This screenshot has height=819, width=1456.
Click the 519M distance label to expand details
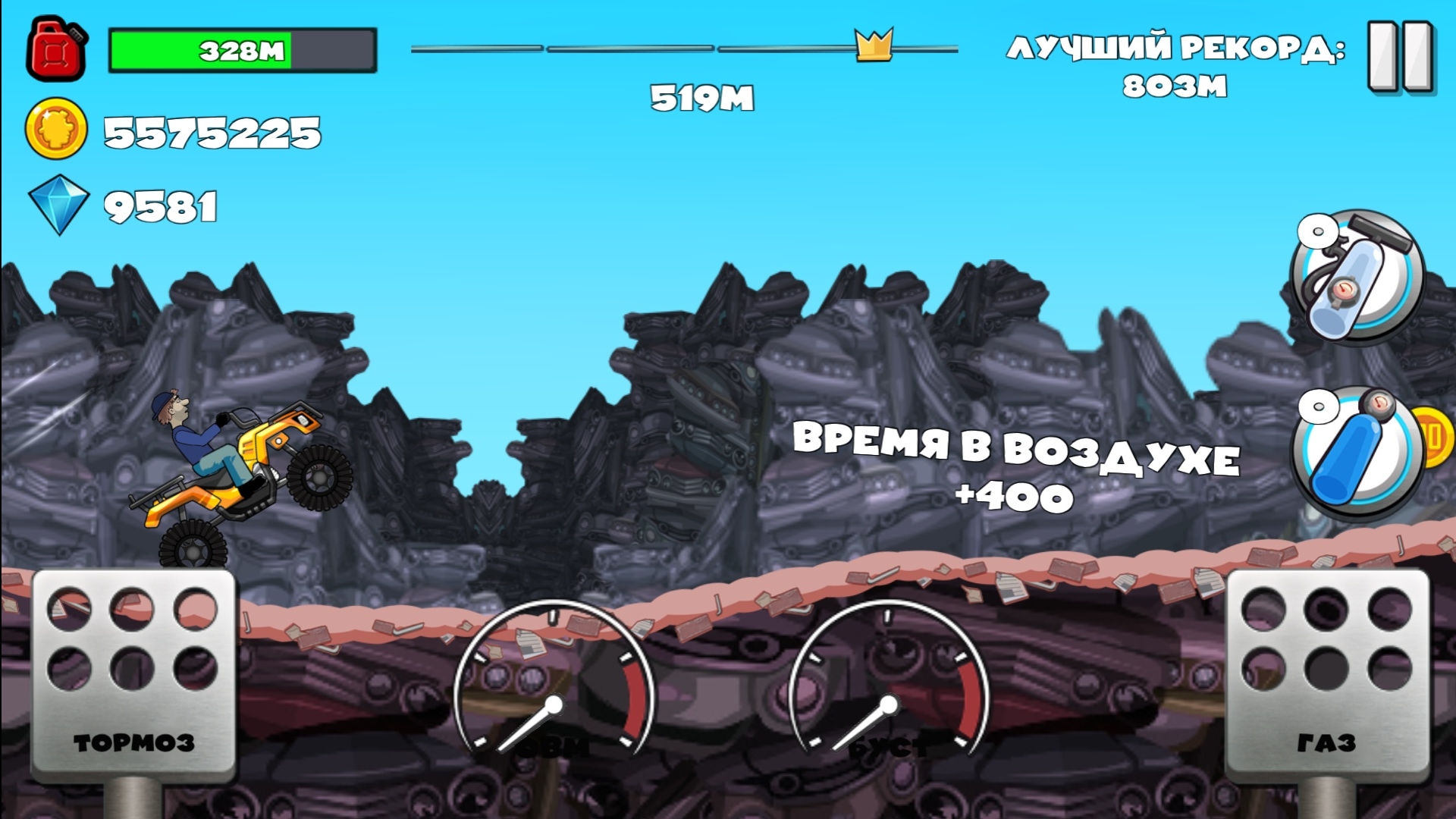click(x=701, y=97)
